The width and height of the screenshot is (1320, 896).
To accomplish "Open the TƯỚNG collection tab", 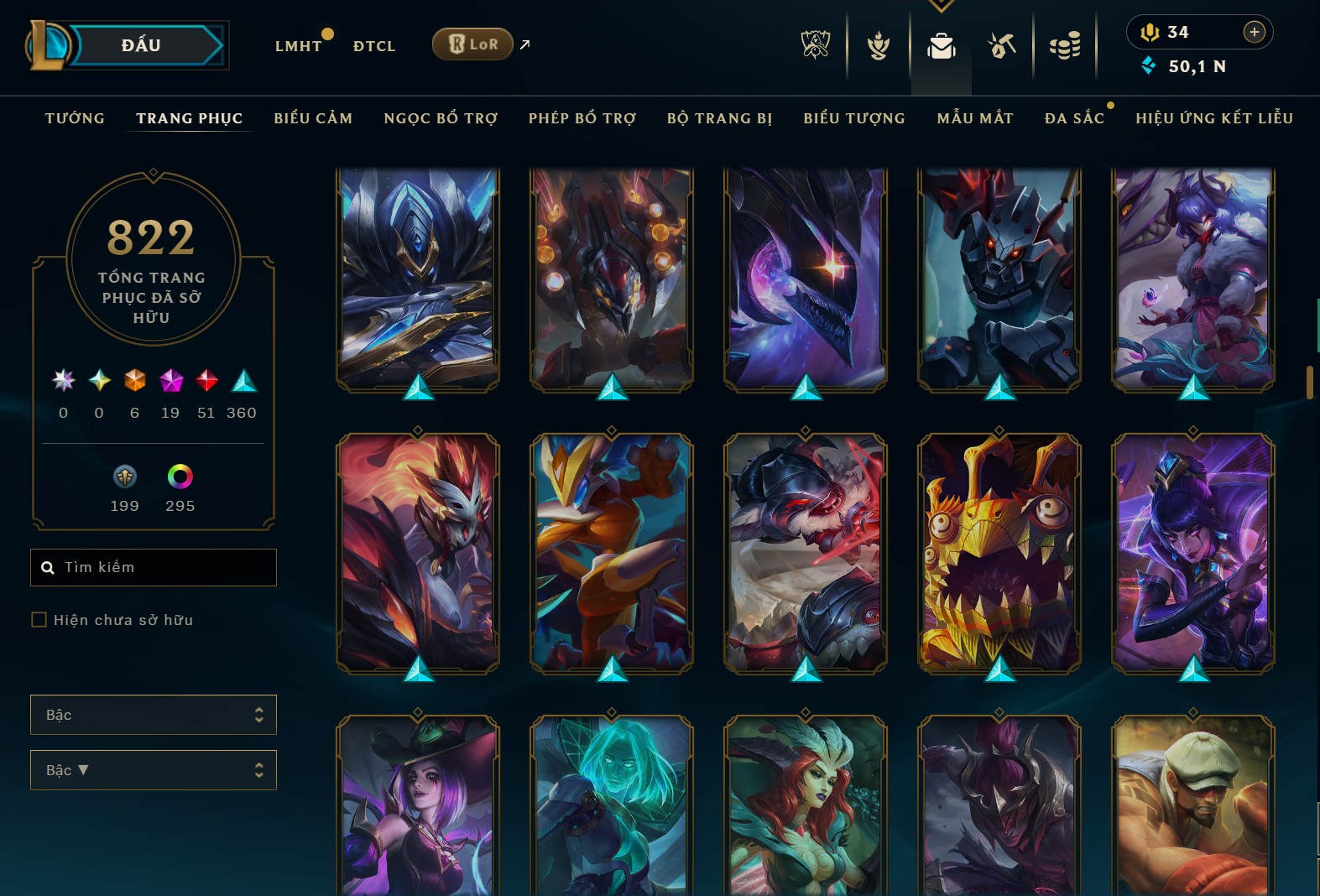I will [75, 118].
